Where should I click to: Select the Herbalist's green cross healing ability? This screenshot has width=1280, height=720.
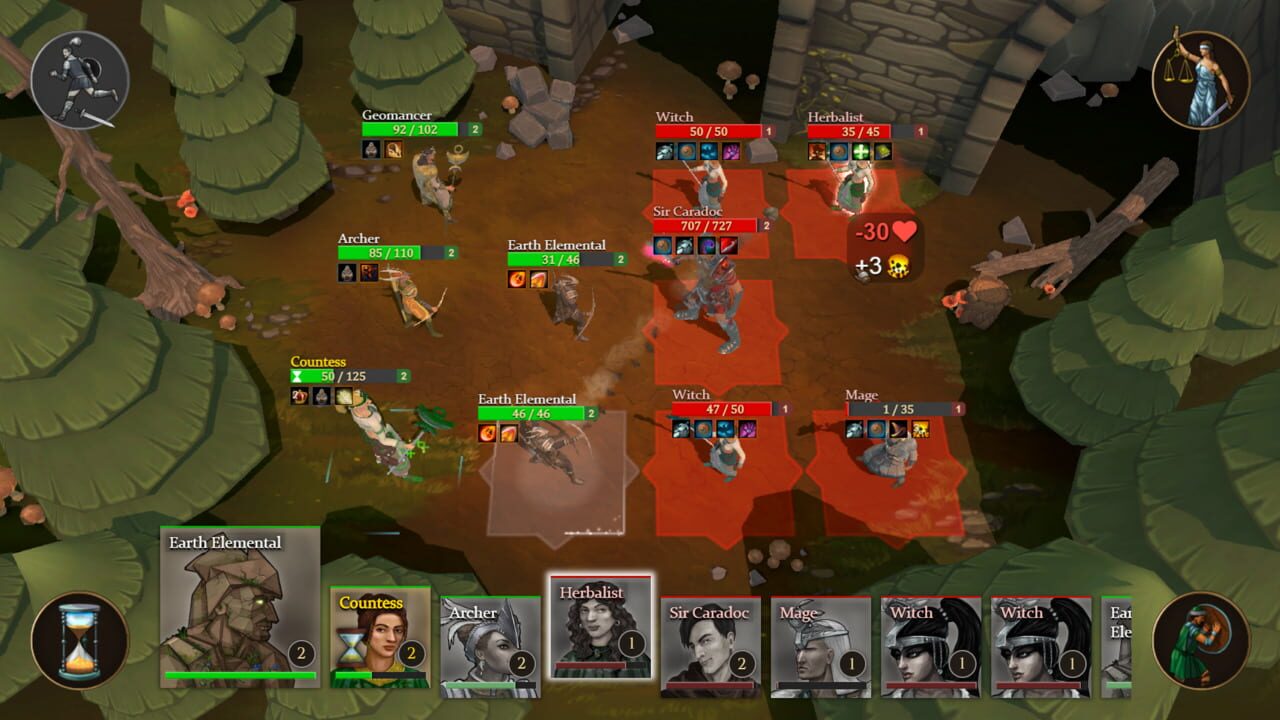pyautogui.click(x=860, y=152)
